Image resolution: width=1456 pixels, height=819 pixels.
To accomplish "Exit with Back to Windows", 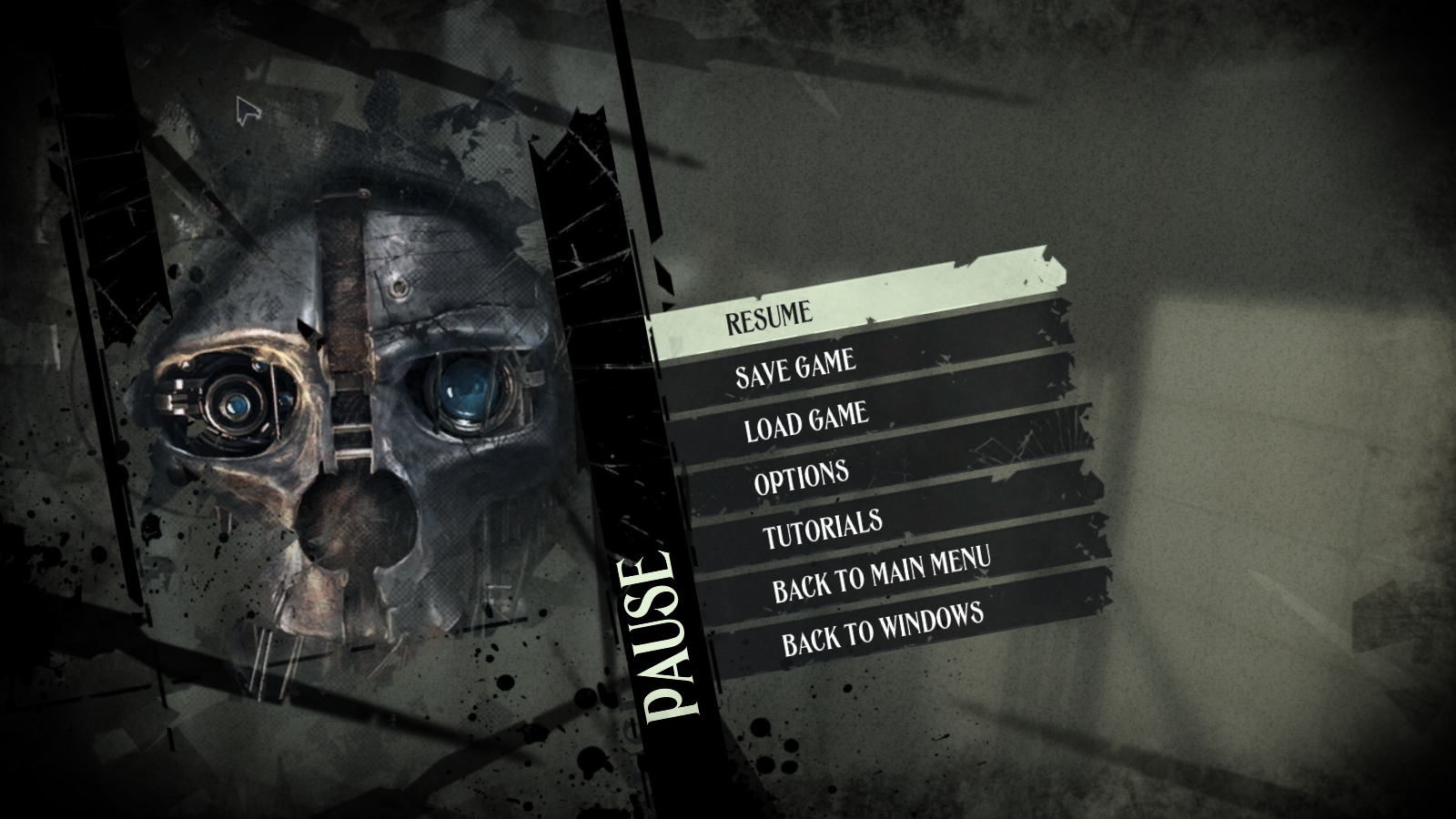I will [x=883, y=628].
